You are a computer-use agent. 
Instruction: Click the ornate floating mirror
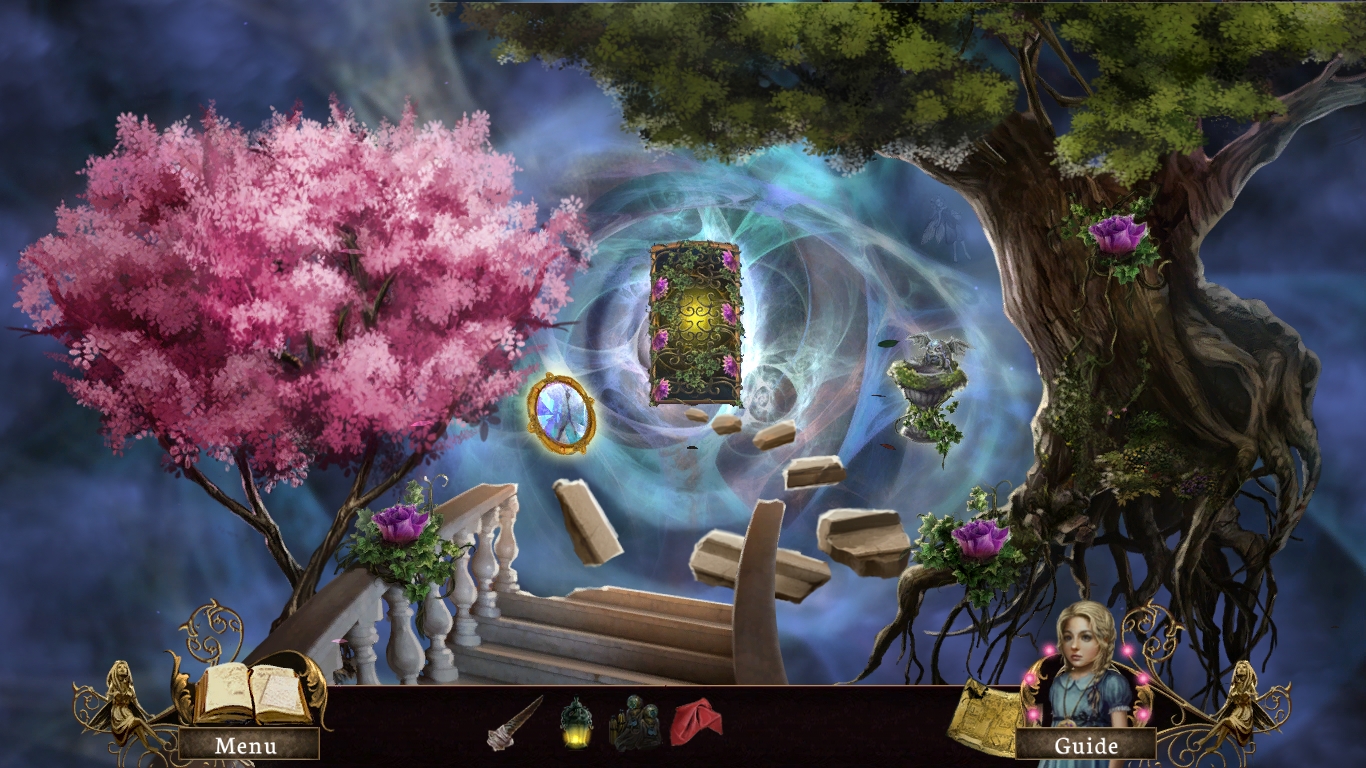[x=563, y=416]
